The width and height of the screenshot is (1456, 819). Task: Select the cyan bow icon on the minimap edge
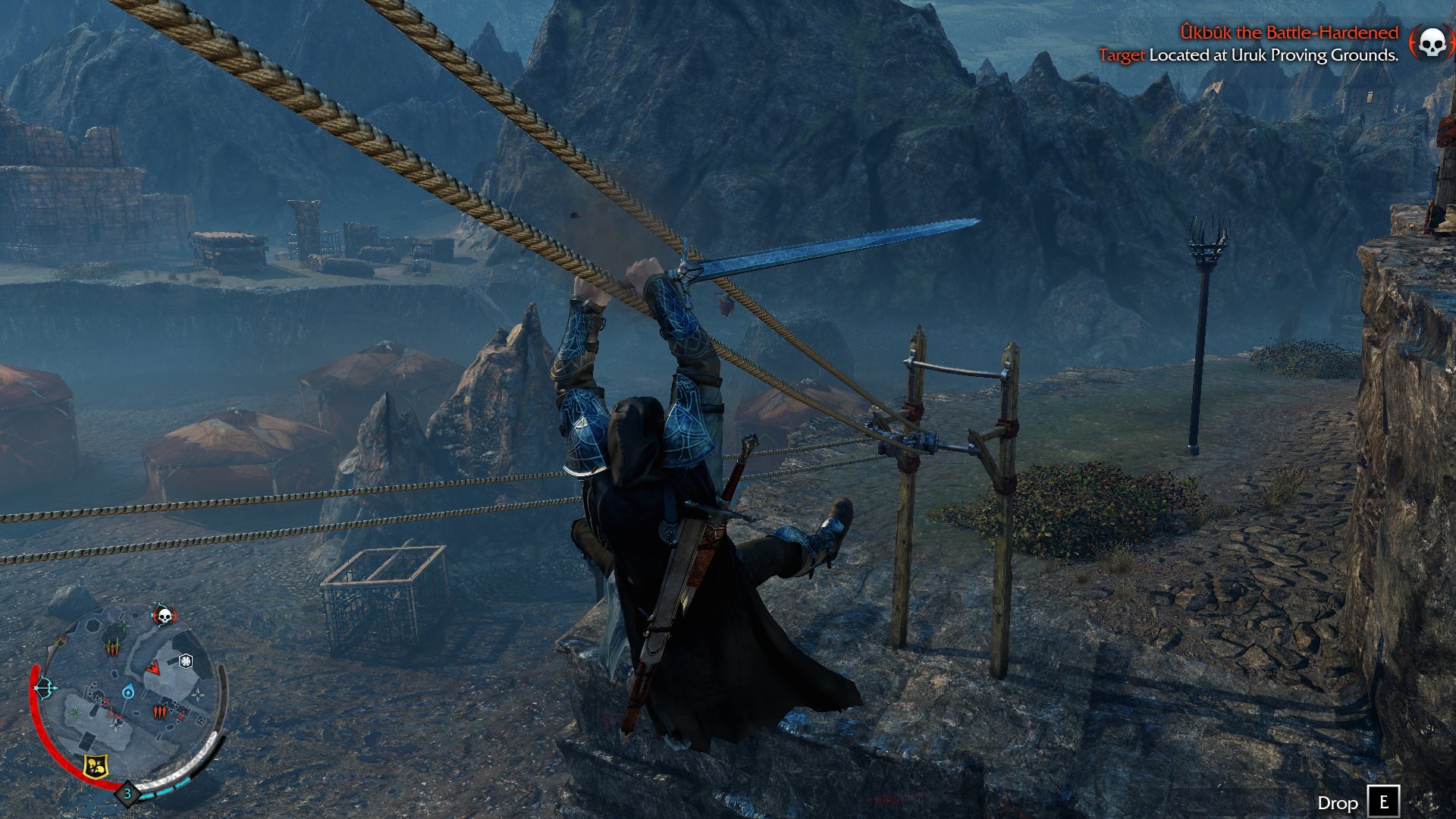tap(45, 689)
